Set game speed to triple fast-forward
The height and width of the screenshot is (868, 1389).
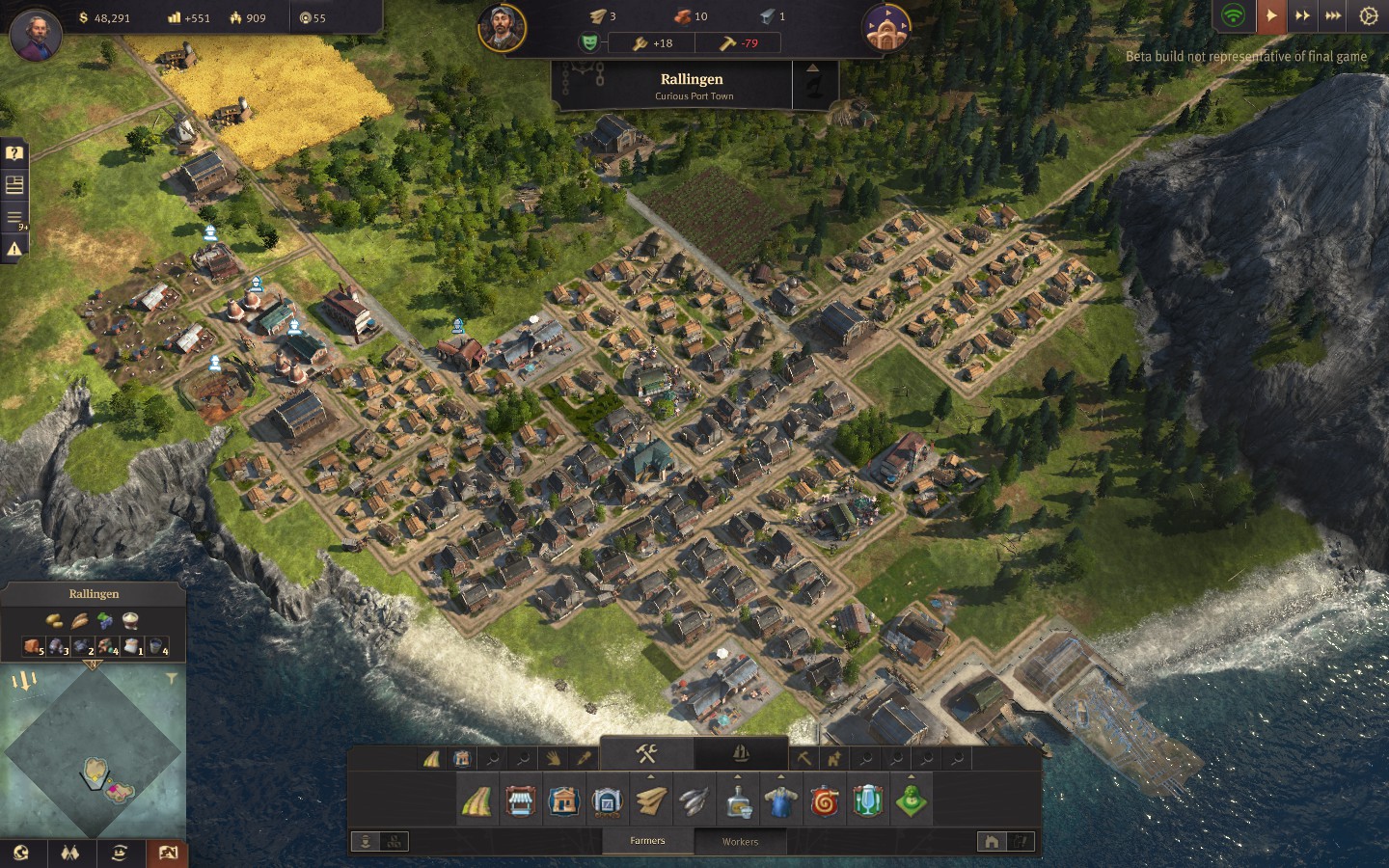tap(1333, 16)
